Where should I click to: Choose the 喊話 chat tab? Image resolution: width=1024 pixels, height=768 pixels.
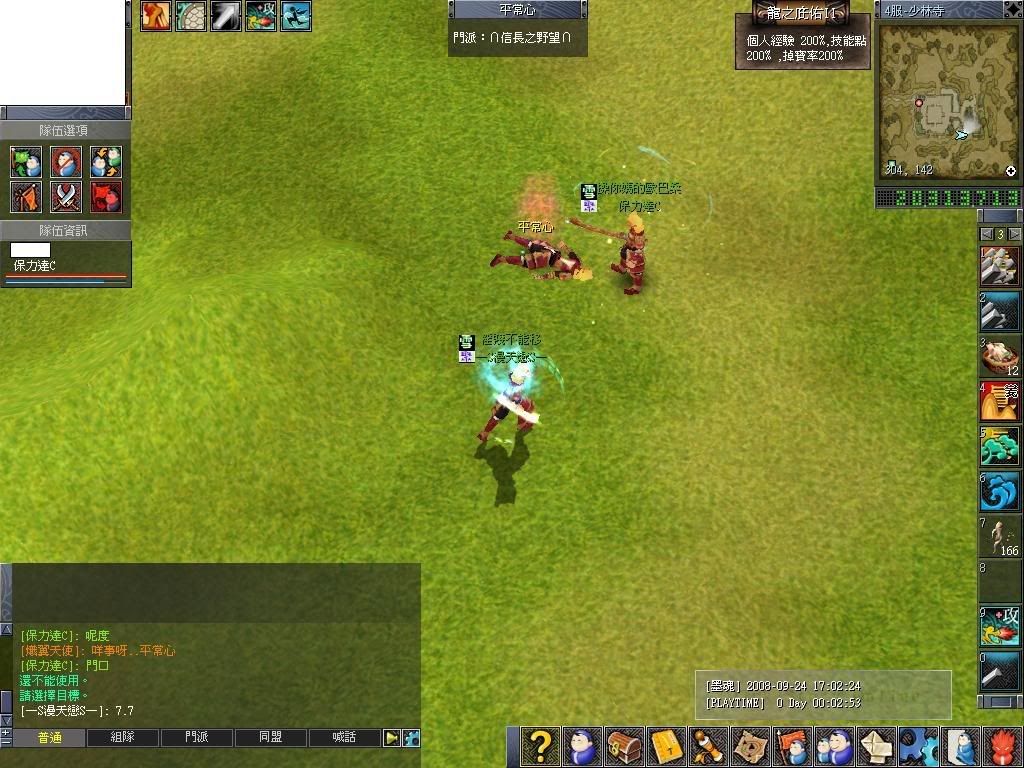pyautogui.click(x=344, y=738)
